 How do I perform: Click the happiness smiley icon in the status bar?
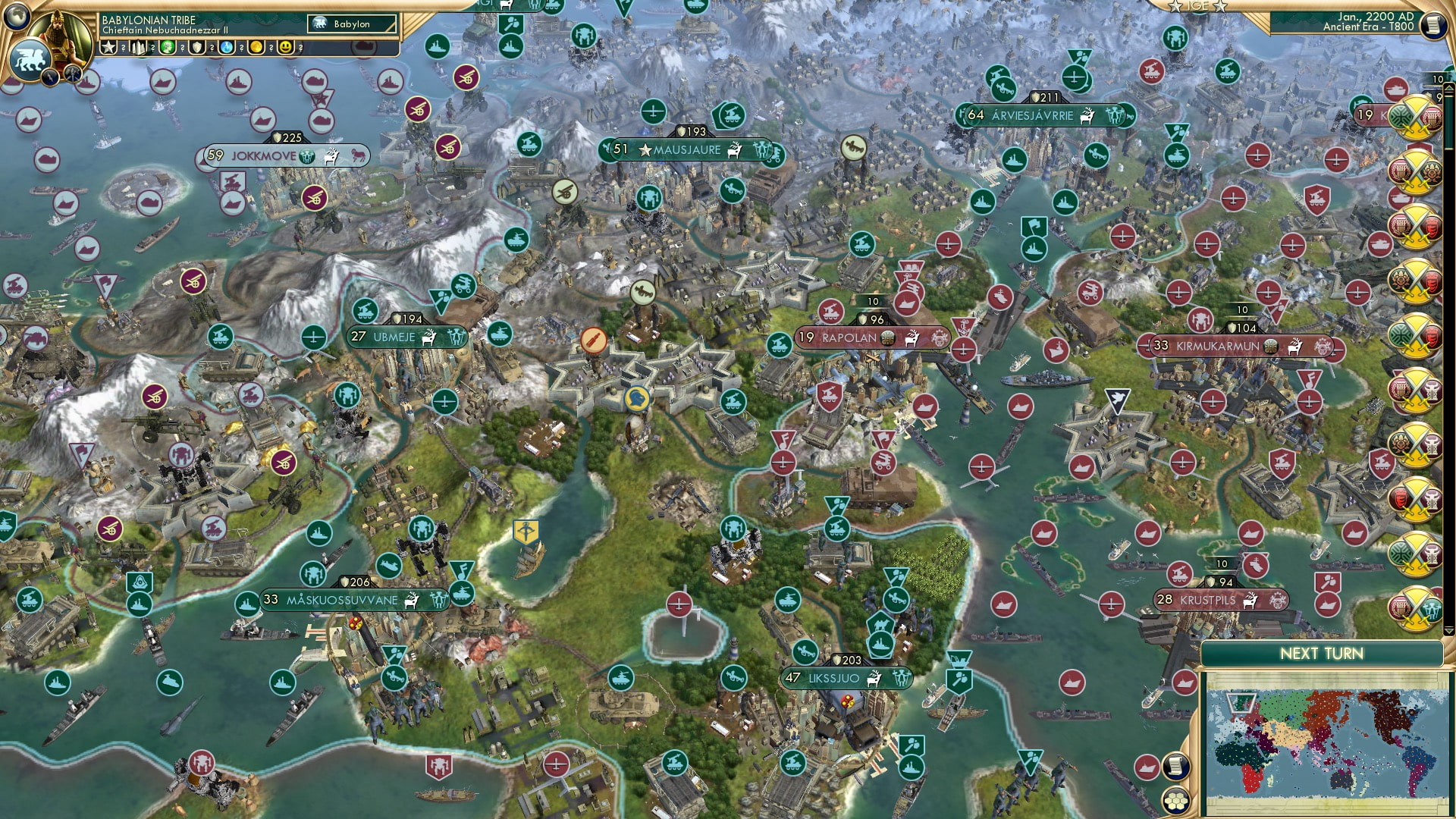click(286, 49)
